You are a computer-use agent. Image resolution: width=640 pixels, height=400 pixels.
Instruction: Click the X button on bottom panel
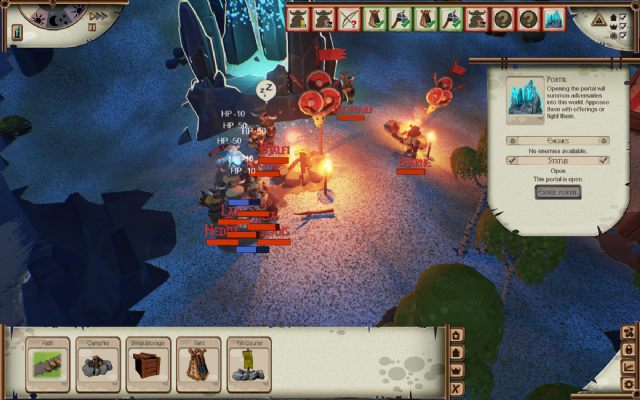pyautogui.click(x=457, y=388)
